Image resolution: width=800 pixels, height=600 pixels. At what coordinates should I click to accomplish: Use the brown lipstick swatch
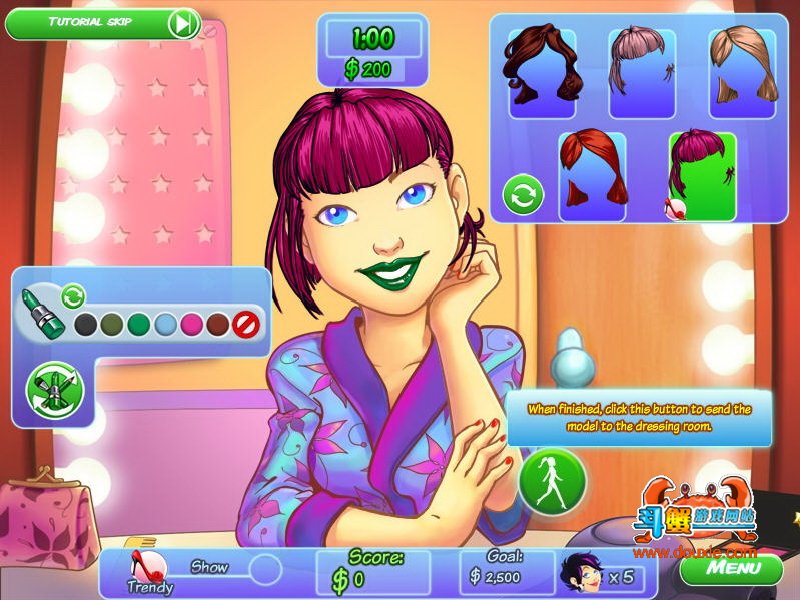point(218,324)
